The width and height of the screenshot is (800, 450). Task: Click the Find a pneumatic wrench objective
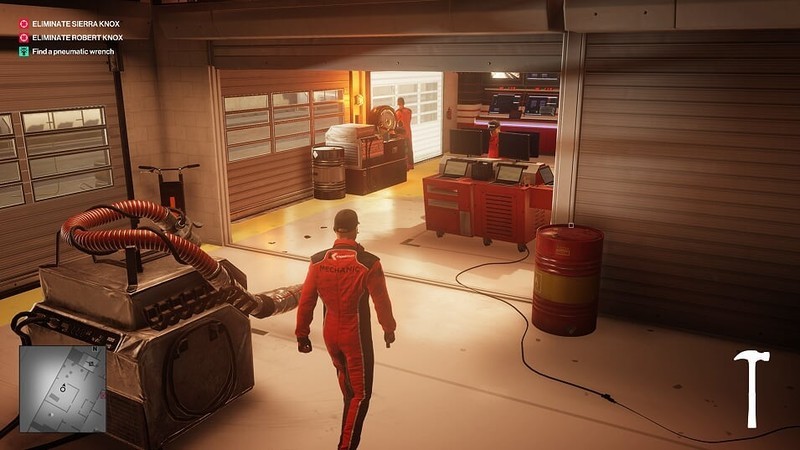pyautogui.click(x=72, y=51)
